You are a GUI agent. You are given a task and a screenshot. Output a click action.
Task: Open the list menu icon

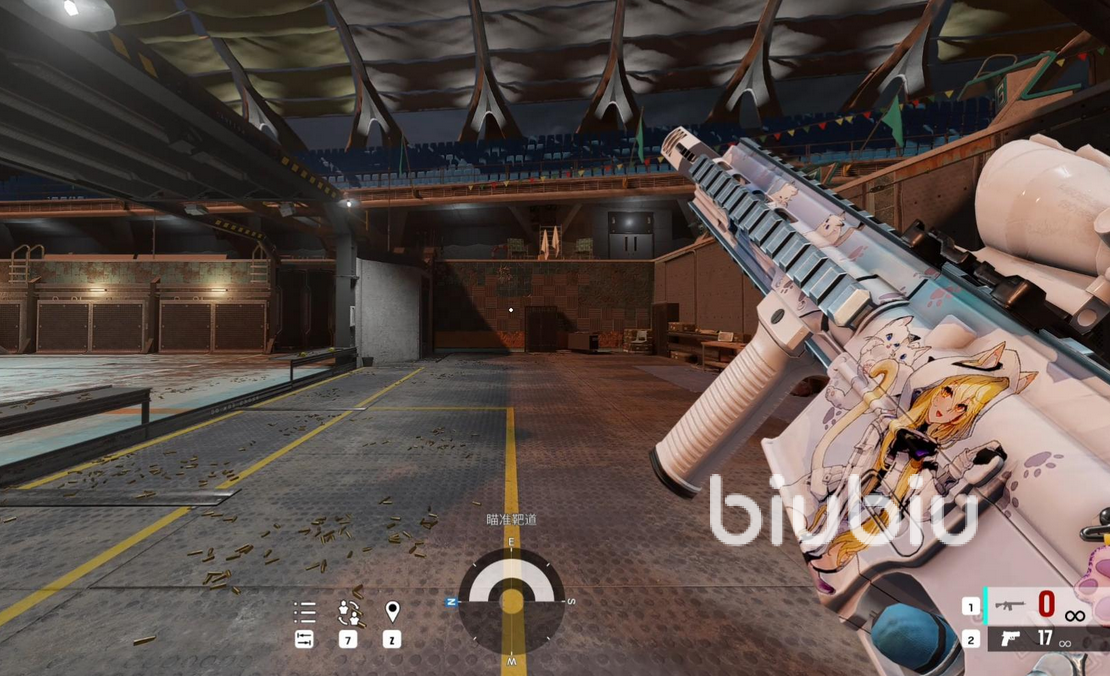[x=304, y=611]
